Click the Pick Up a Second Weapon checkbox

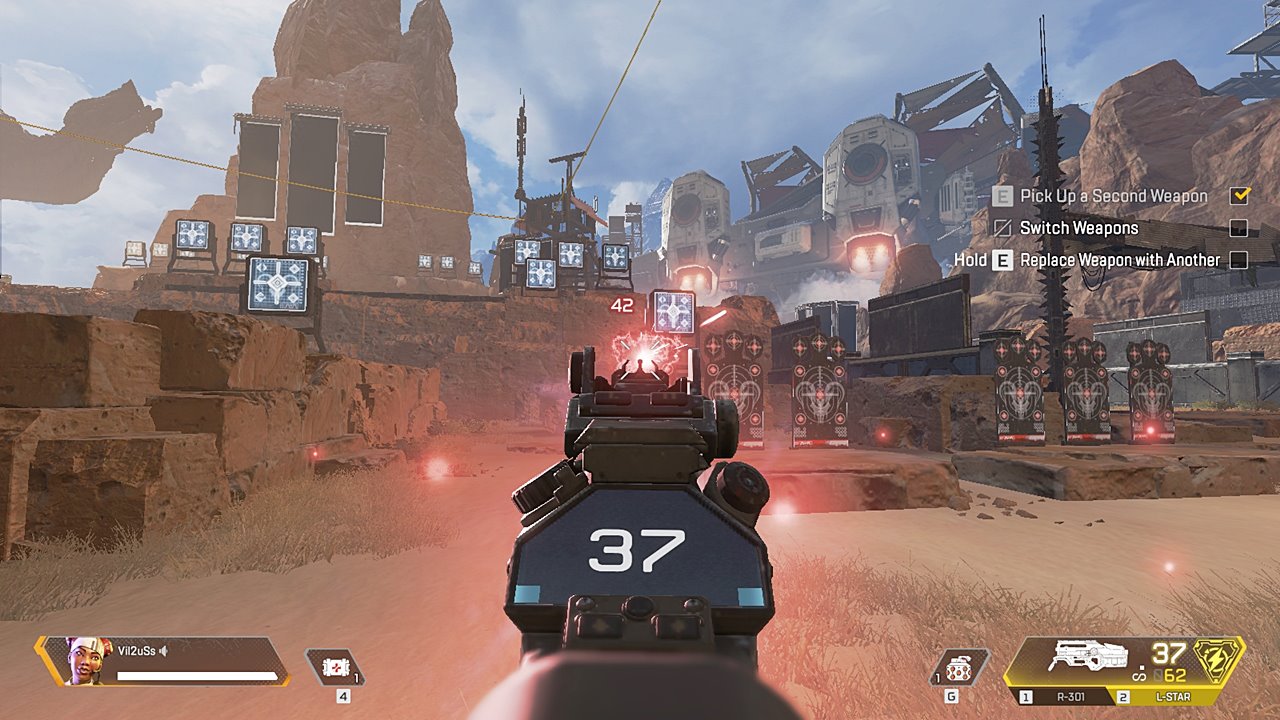pyautogui.click(x=1239, y=196)
